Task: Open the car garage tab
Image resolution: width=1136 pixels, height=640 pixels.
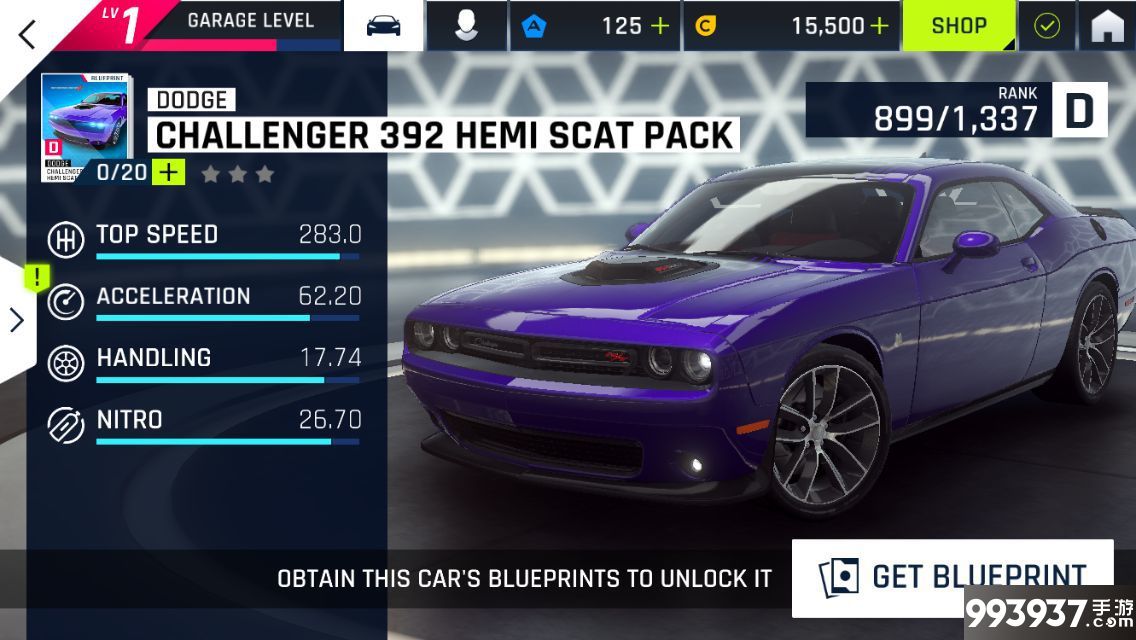Action: pos(383,26)
